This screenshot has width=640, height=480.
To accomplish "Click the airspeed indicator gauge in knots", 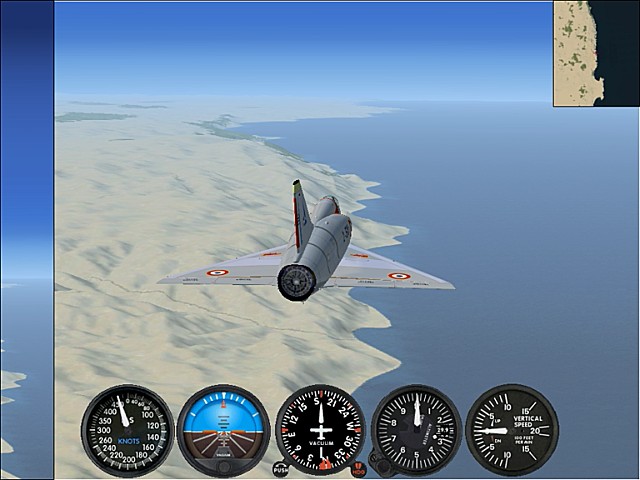I will [127, 430].
